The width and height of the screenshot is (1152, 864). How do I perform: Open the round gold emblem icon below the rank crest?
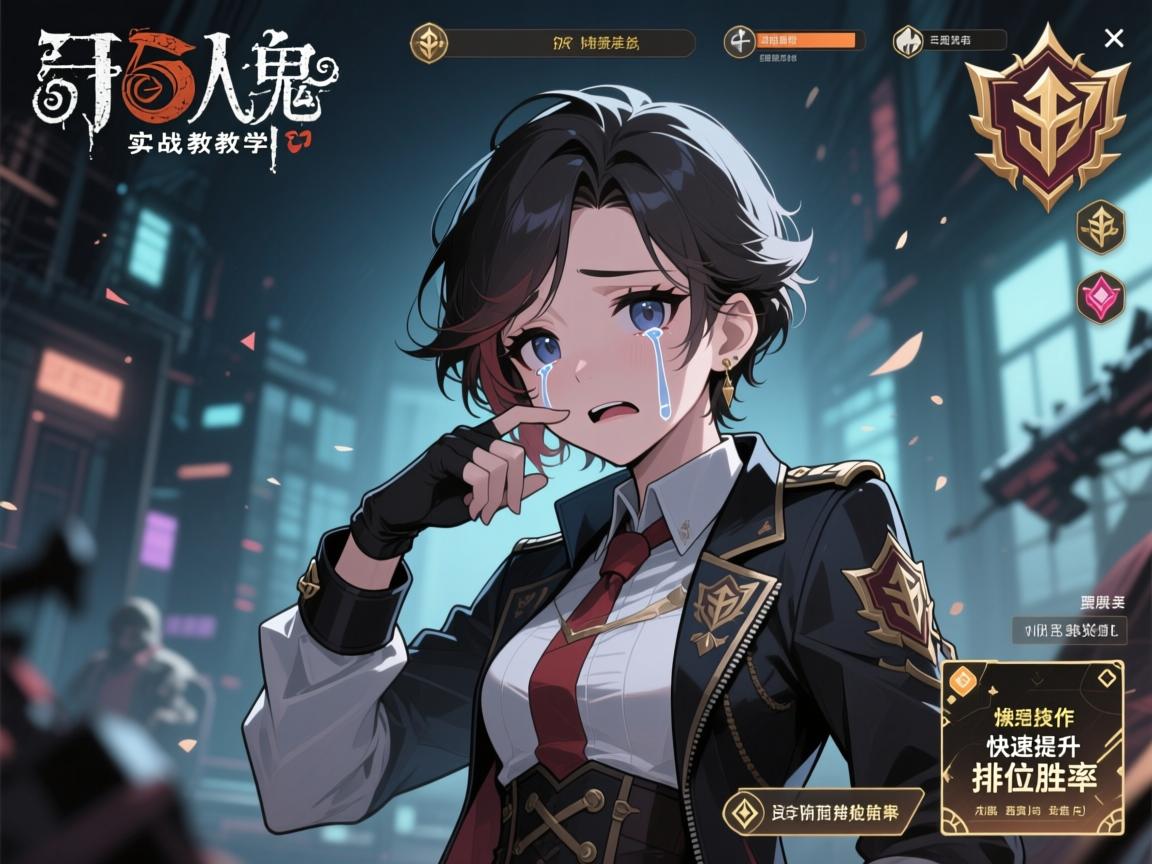tap(1100, 225)
